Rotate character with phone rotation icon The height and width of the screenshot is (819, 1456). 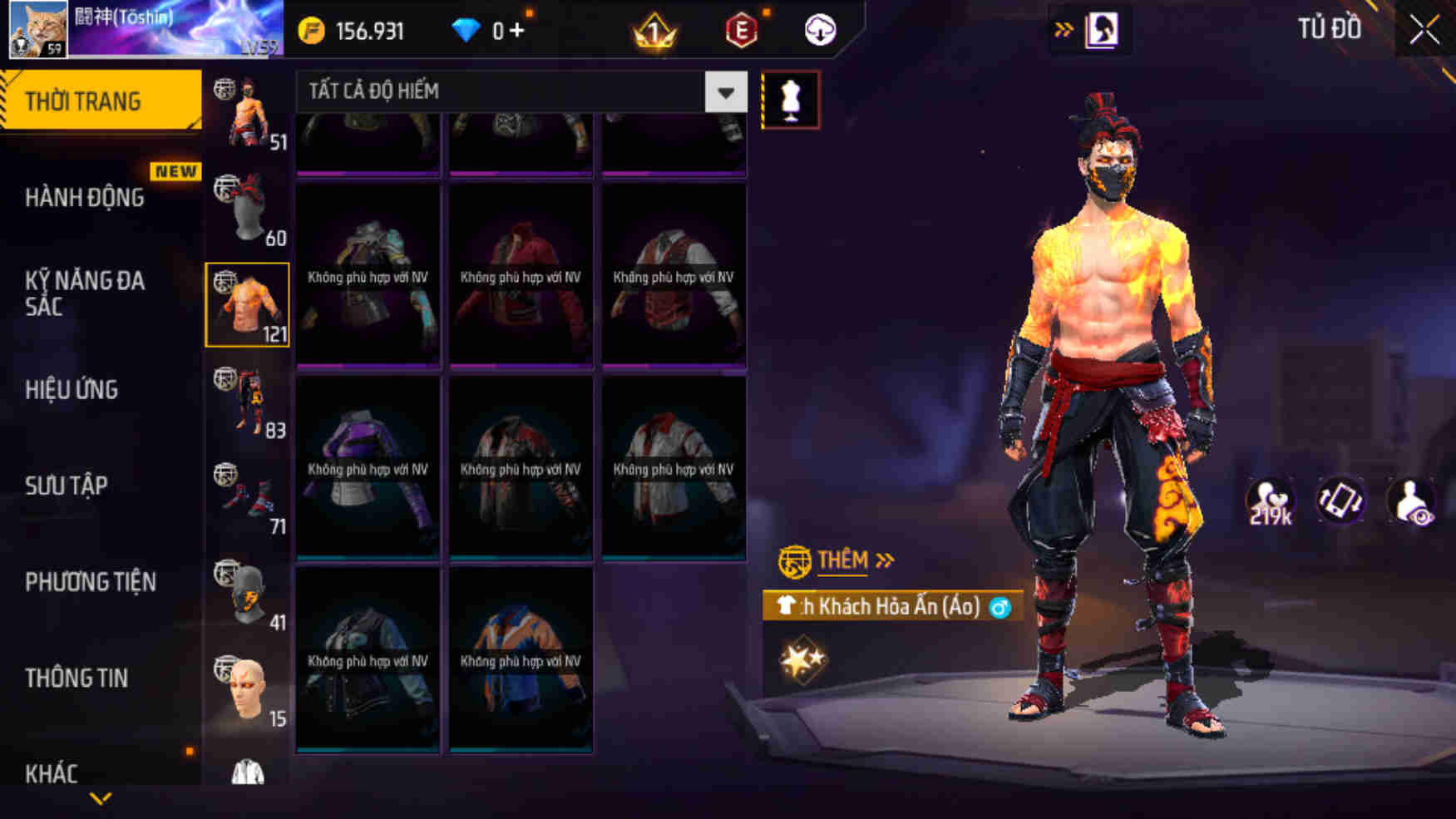[1340, 500]
